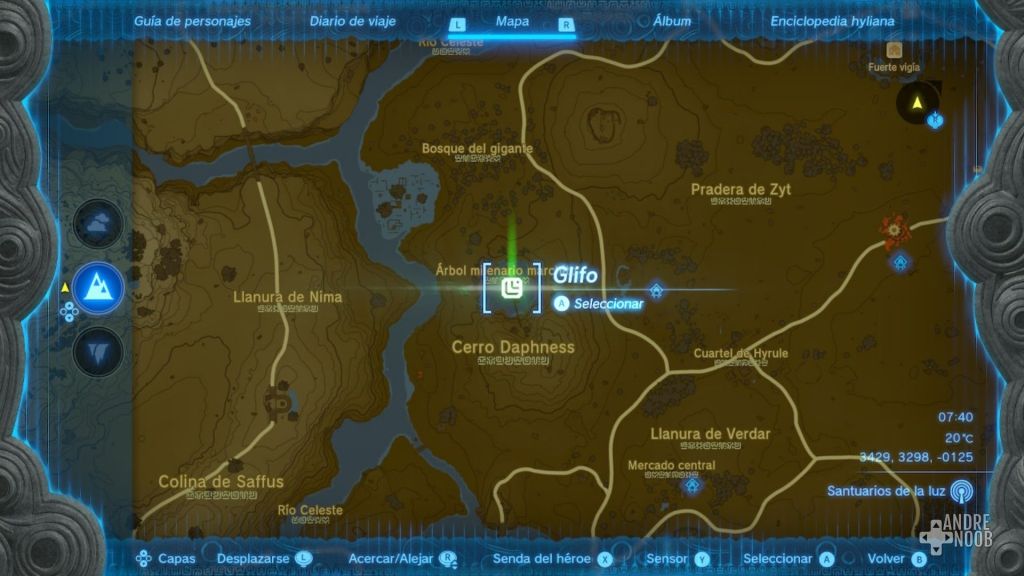Select Link's yellow arrow position marker

[916, 101]
